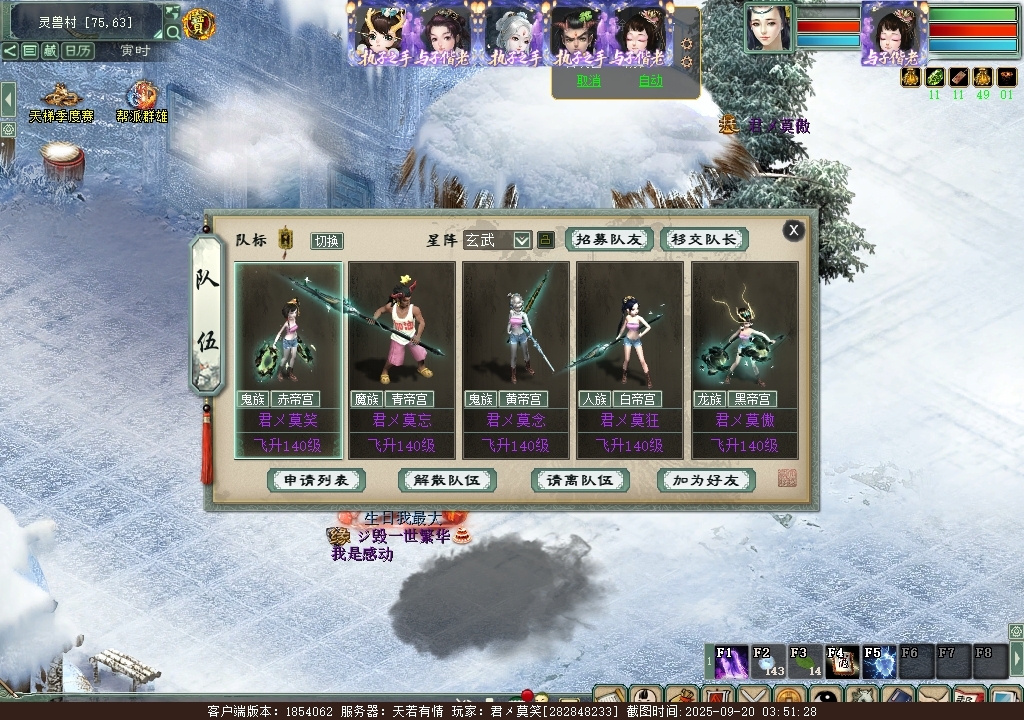The width and height of the screenshot is (1024, 720).
Task: Click the 取消 cancel button
Action: pos(589,82)
